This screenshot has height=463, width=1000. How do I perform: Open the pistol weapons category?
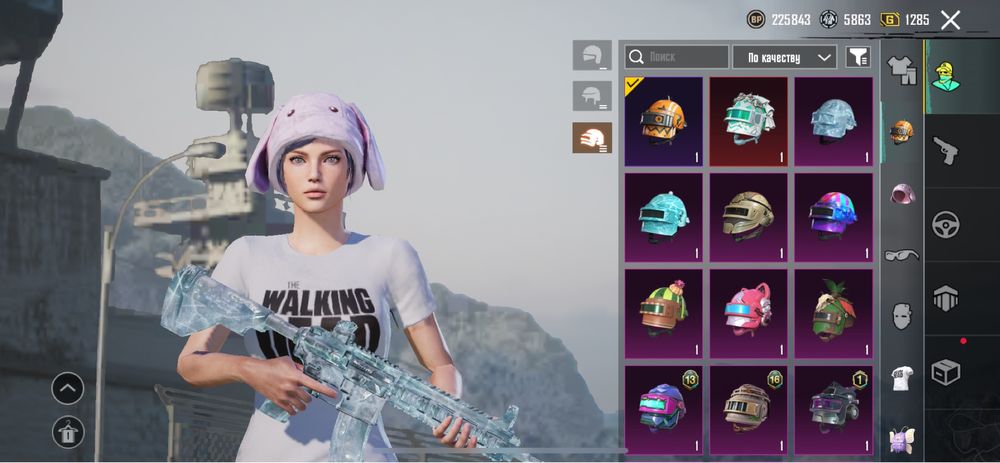(945, 150)
